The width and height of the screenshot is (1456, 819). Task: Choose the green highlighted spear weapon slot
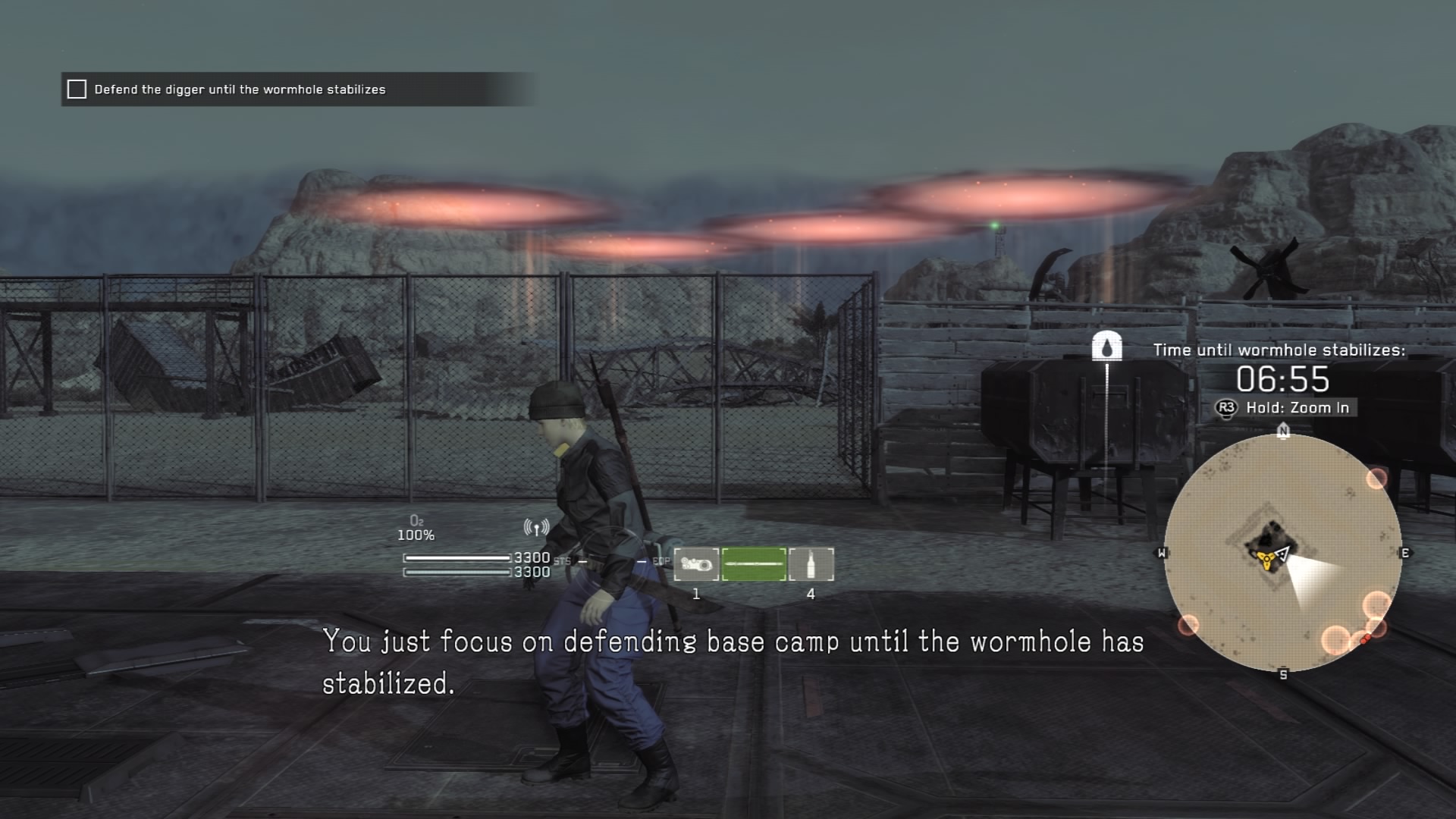click(x=754, y=564)
